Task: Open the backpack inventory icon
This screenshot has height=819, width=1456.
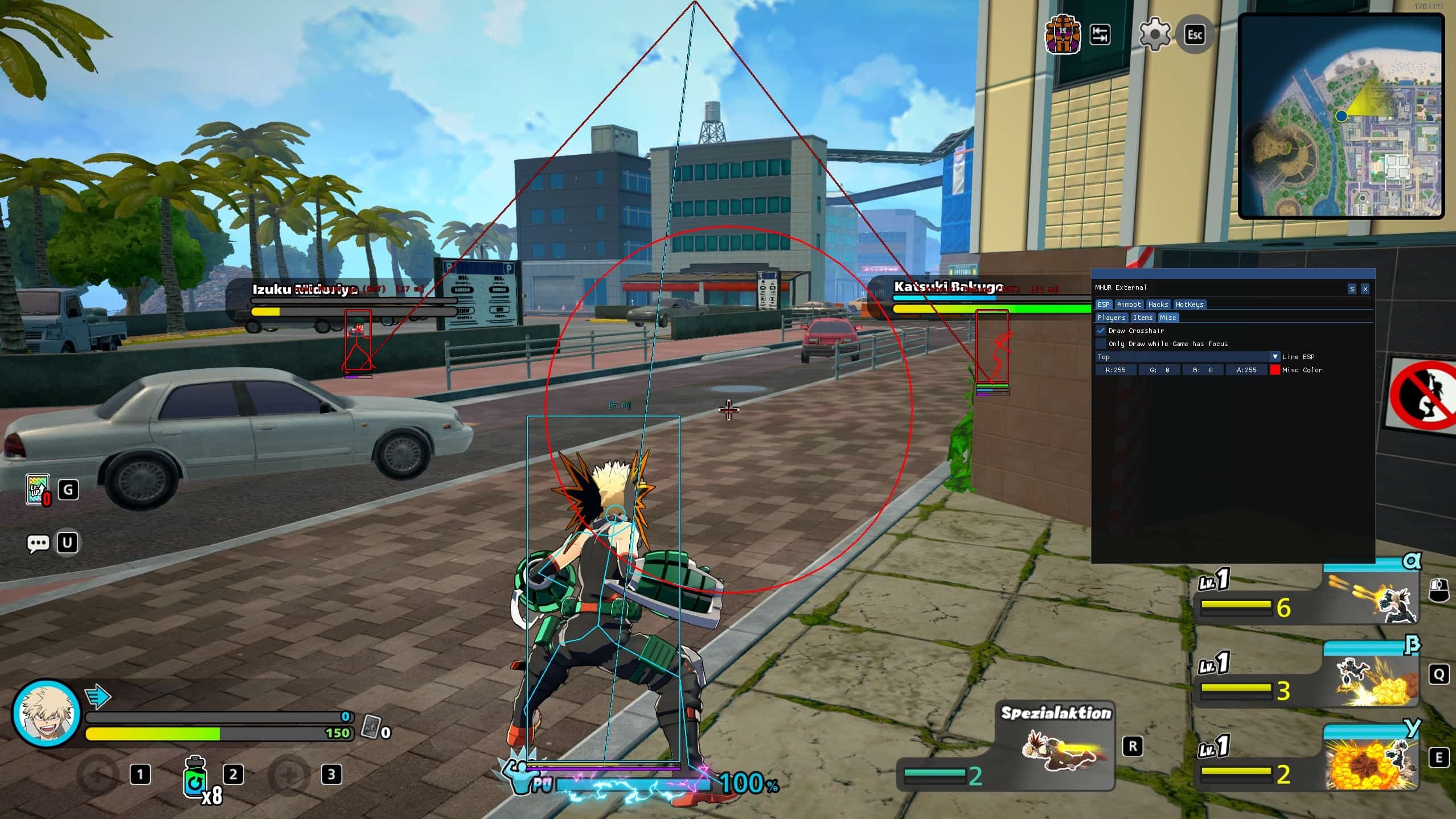Action: pos(1062,34)
